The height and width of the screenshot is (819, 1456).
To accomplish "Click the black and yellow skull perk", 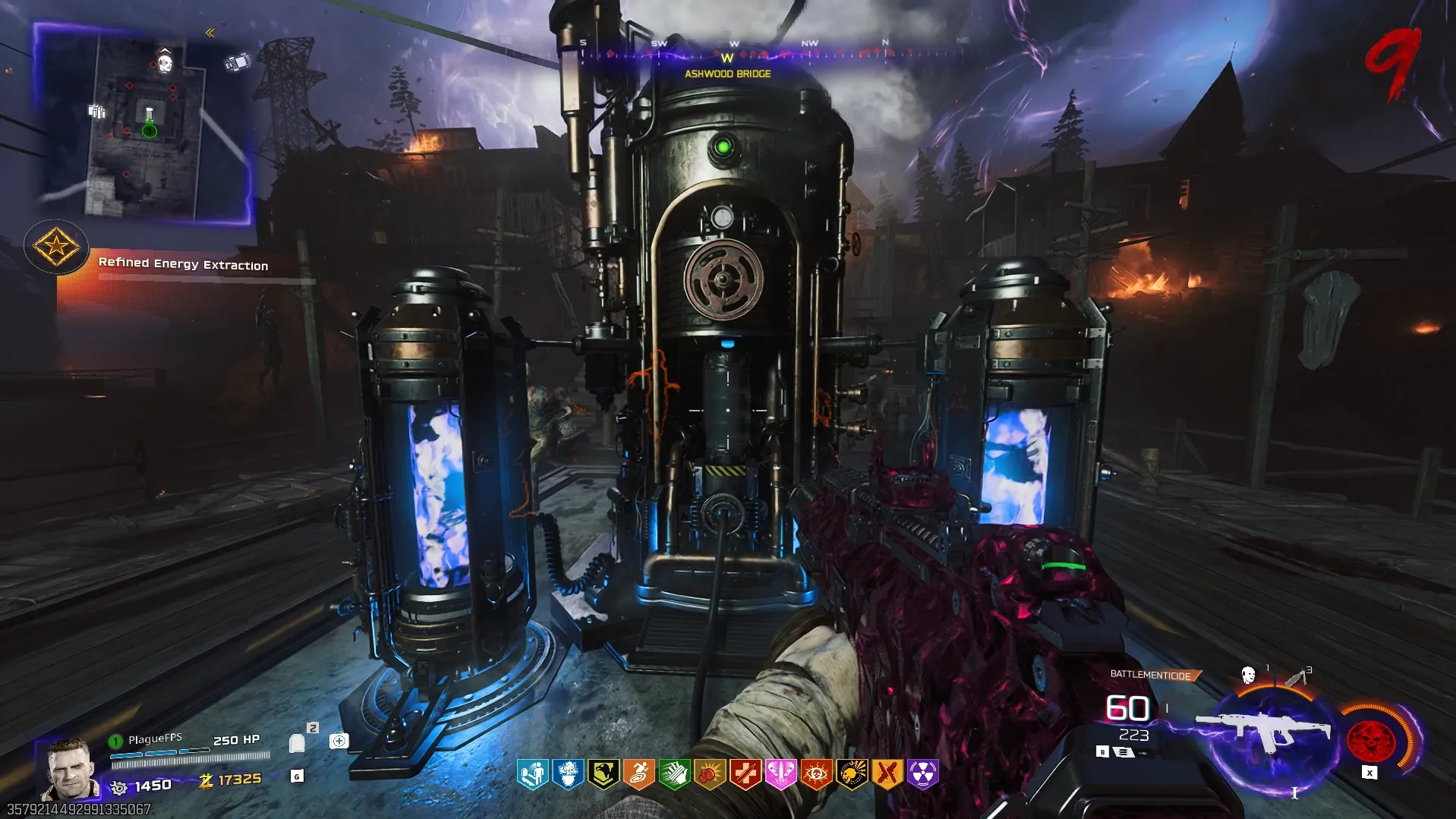I will (852, 774).
